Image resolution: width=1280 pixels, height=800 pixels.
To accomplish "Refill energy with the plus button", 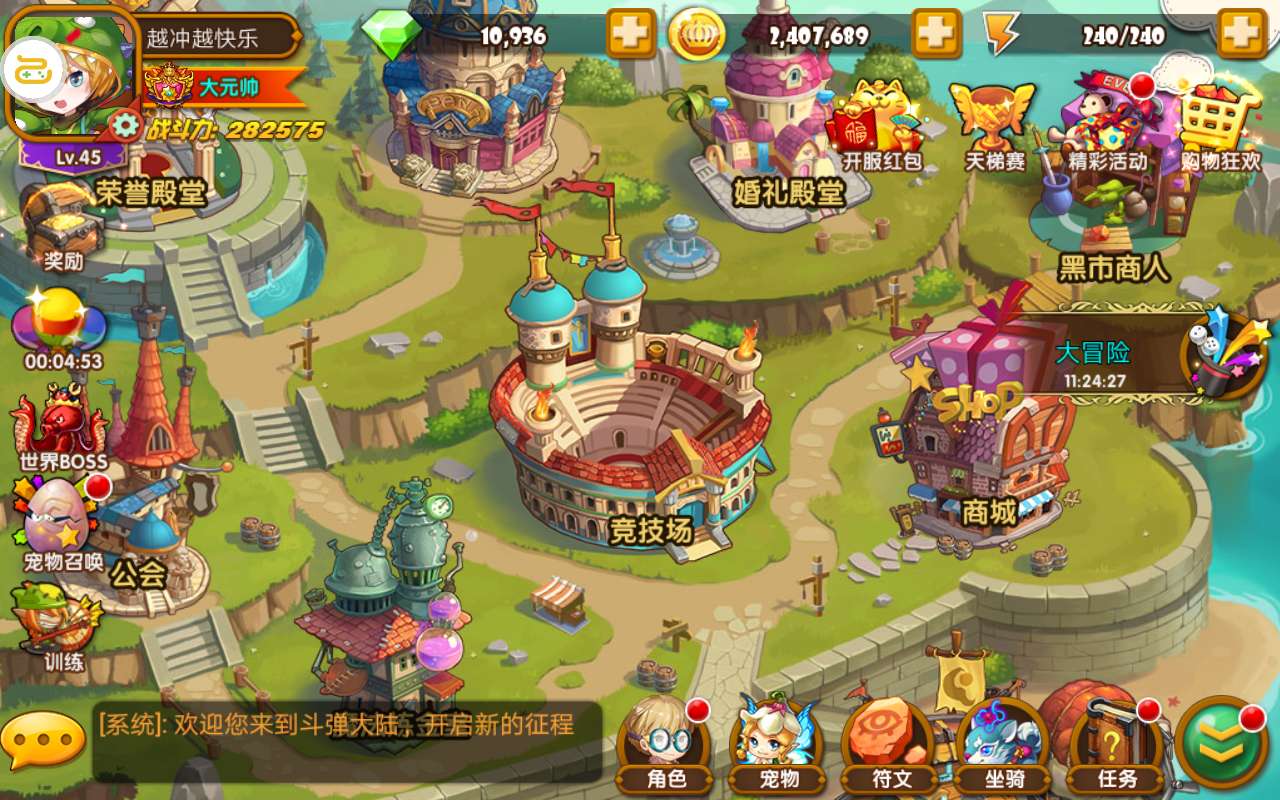I will (x=1242, y=35).
